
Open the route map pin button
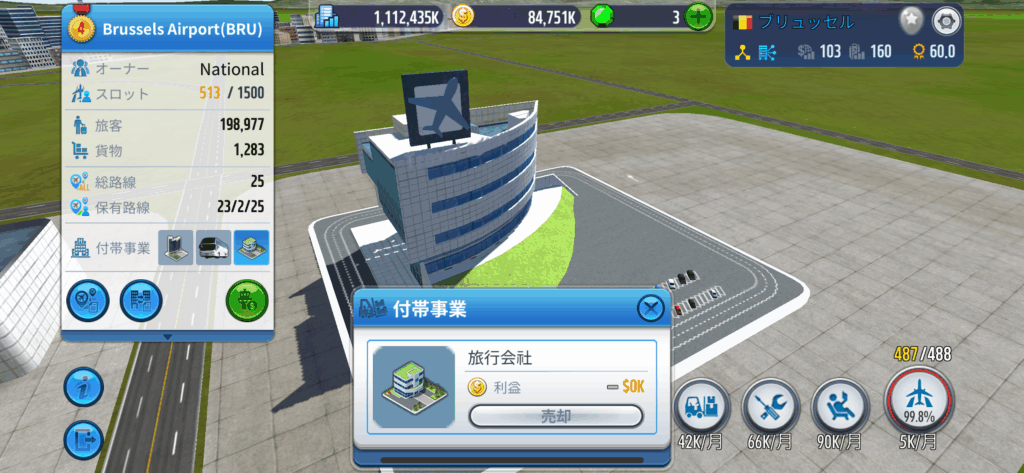(x=87, y=301)
